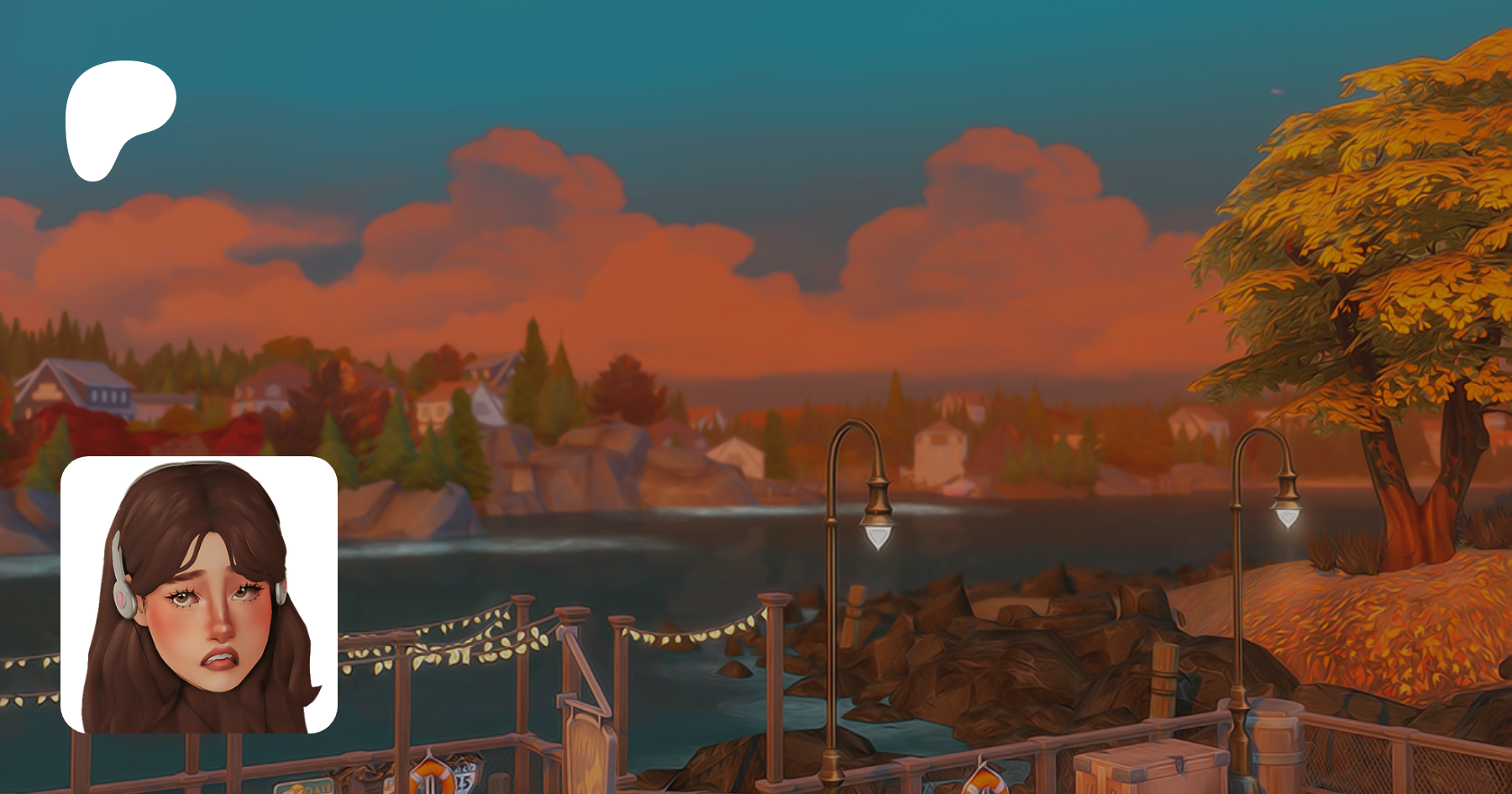This screenshot has width=1512, height=794.
Task: Open the creator's avatar thumbnail
Action: point(199,595)
